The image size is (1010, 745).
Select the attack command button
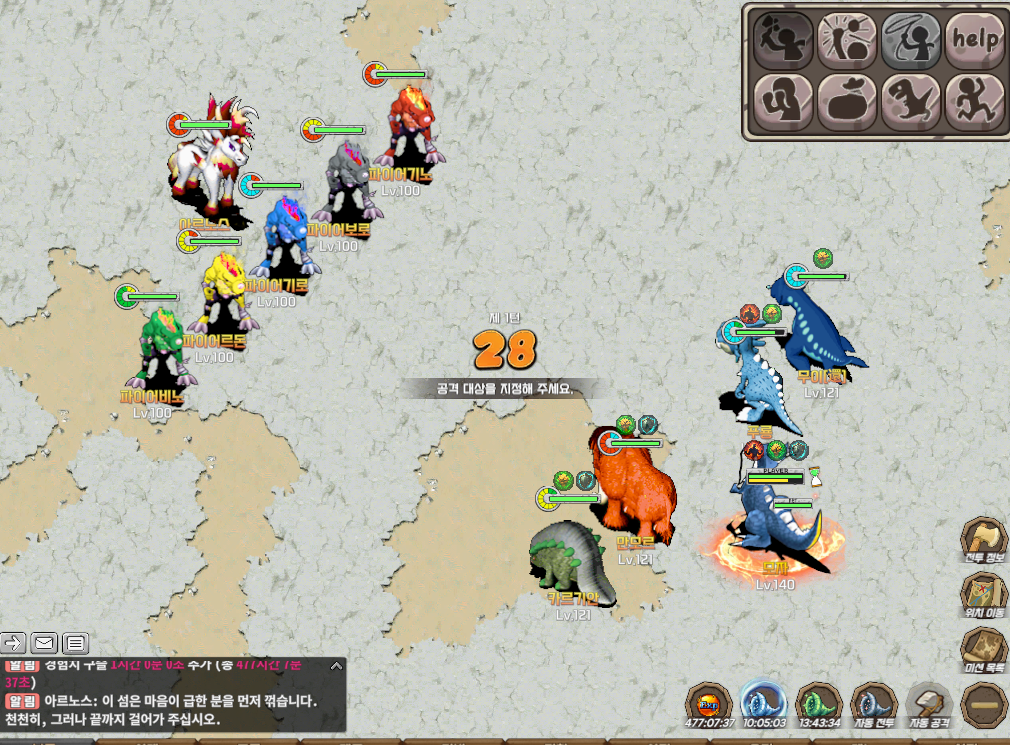(x=782, y=39)
